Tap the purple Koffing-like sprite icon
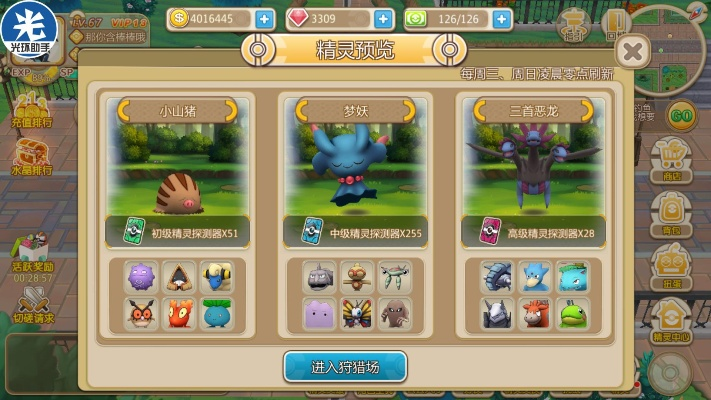 click(141, 277)
